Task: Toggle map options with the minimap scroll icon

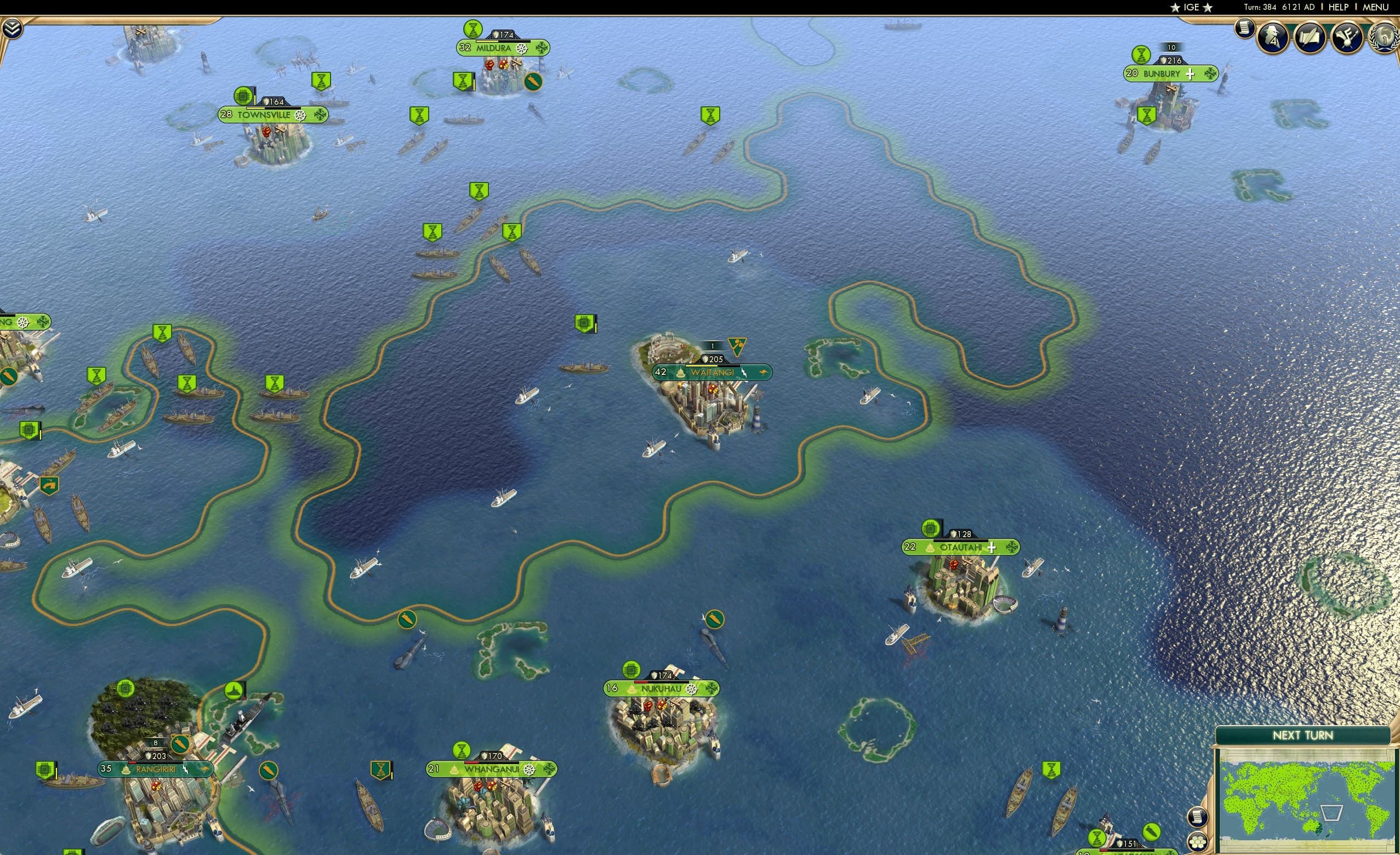Action: tap(1198, 817)
